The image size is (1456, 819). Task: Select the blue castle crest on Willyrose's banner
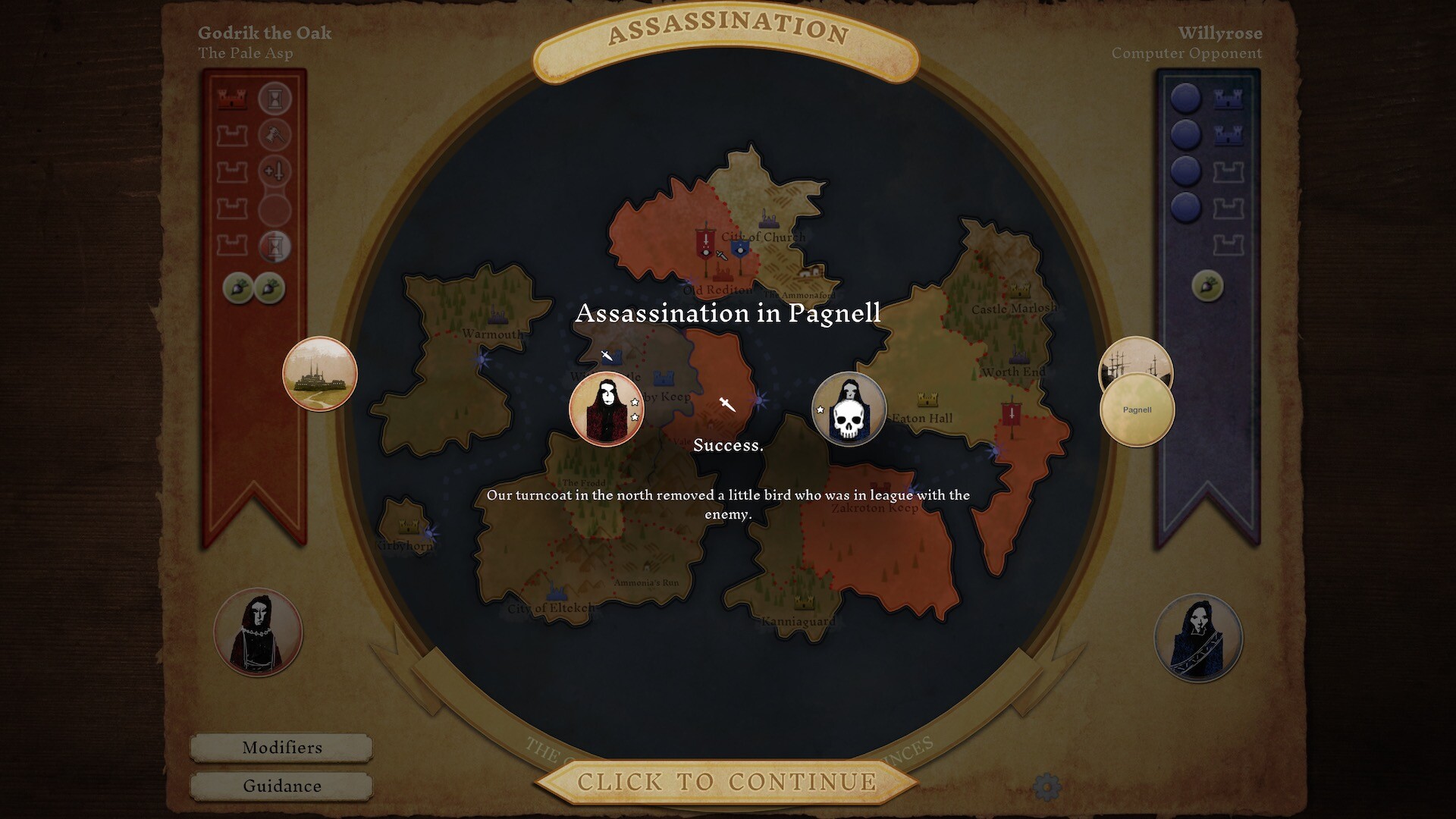pos(1227,99)
